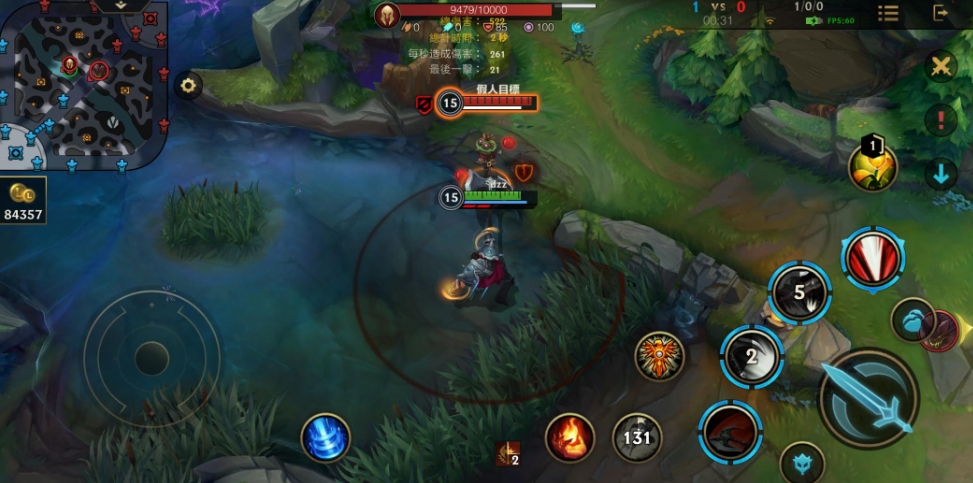
Task: Hit the large sword basic attack button
Action: [x=868, y=397]
